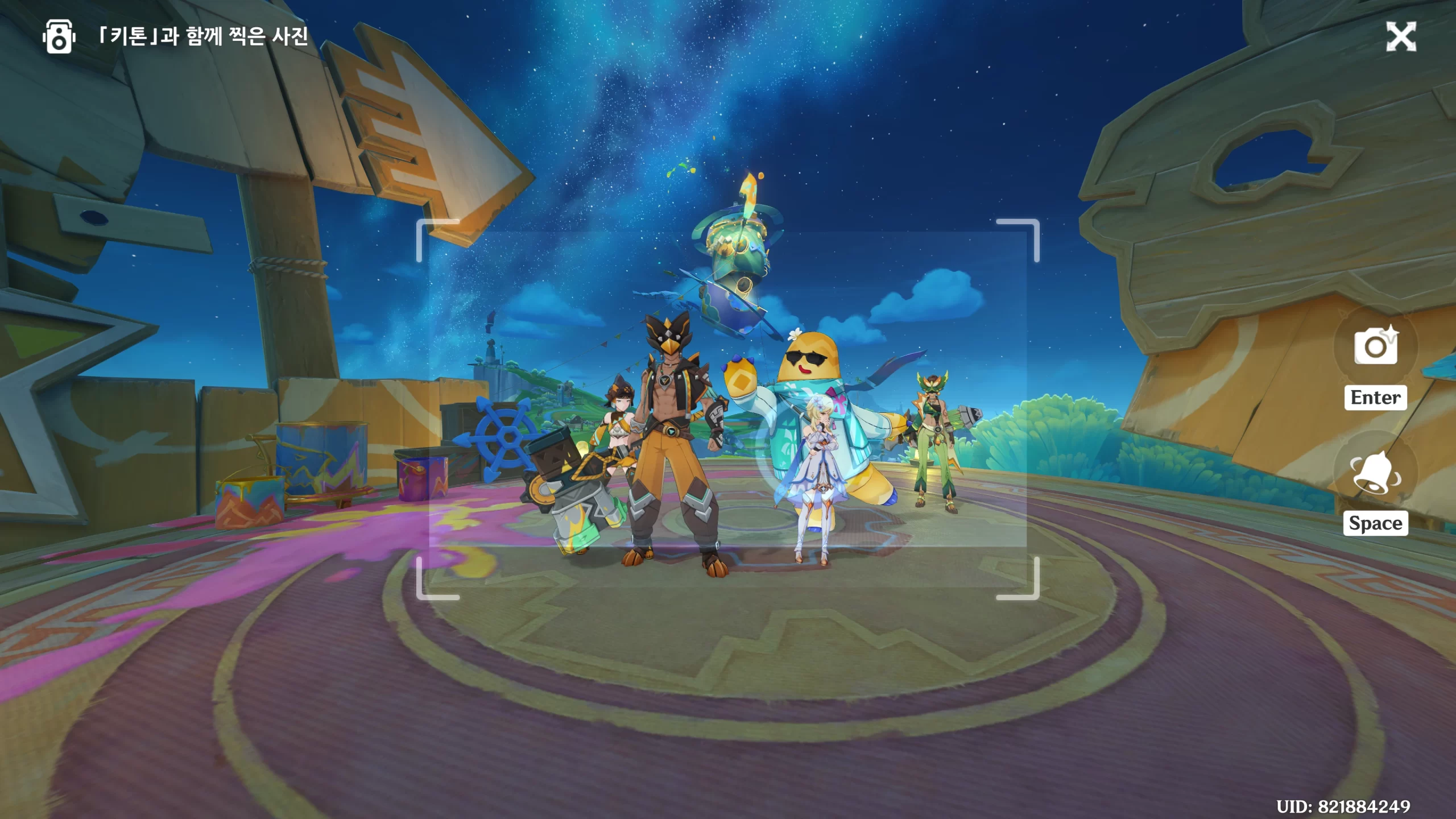Tap the bell pose button
This screenshot has width=1456, height=819.
pos(1375,472)
